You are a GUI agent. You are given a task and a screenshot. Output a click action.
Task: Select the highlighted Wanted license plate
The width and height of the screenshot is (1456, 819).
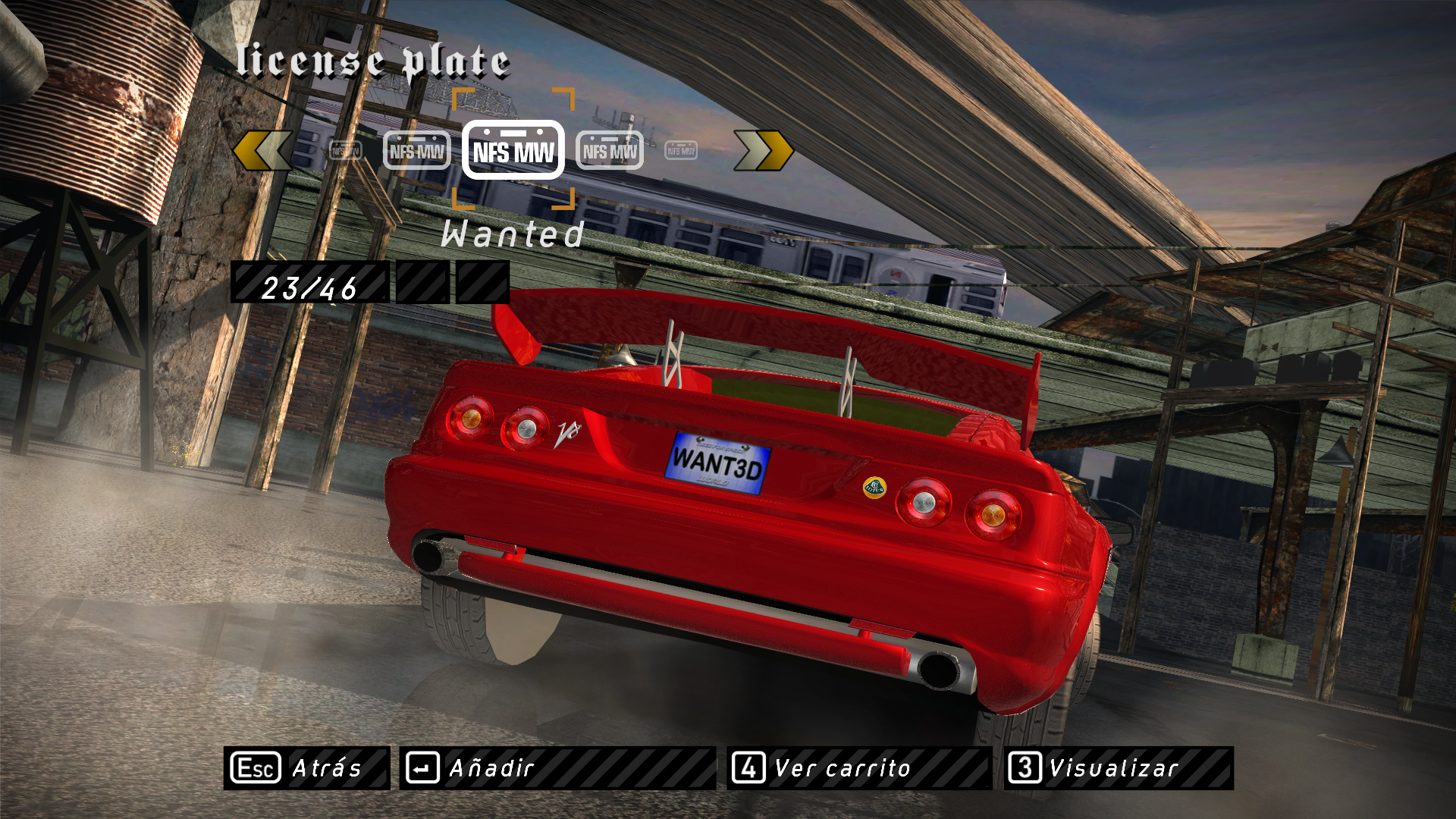coord(513,150)
